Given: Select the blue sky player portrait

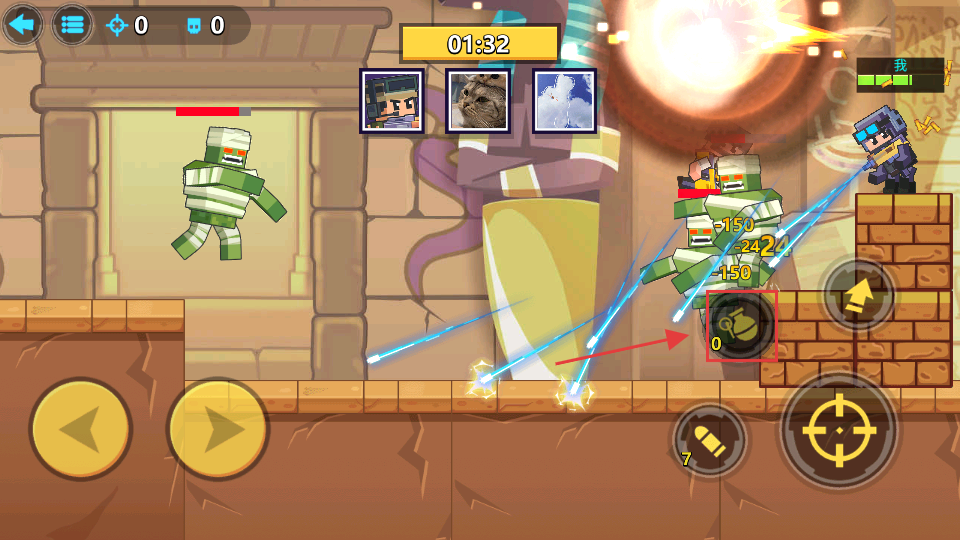Looking at the screenshot, I should (564, 101).
